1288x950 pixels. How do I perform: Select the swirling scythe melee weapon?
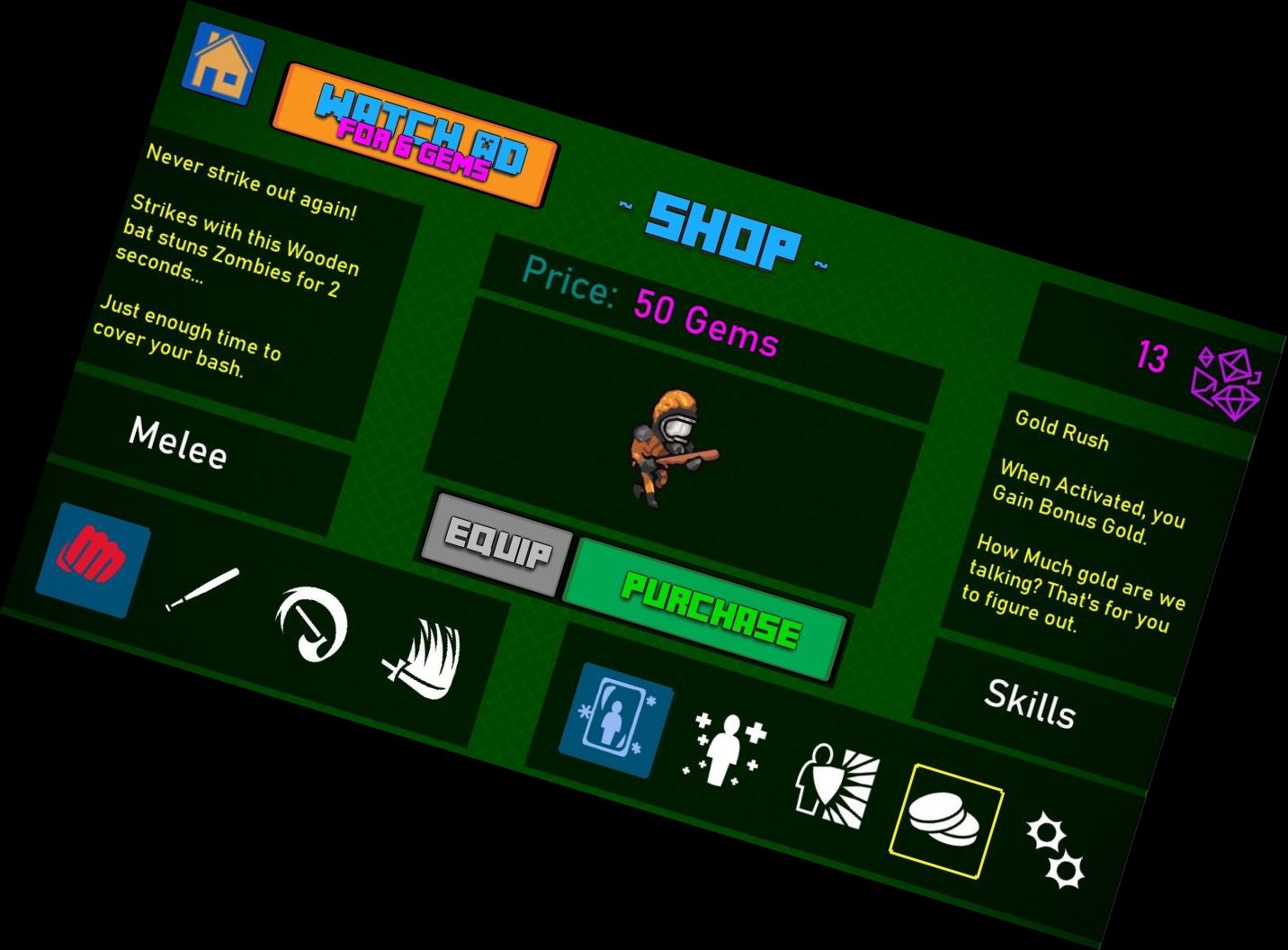coord(311,623)
